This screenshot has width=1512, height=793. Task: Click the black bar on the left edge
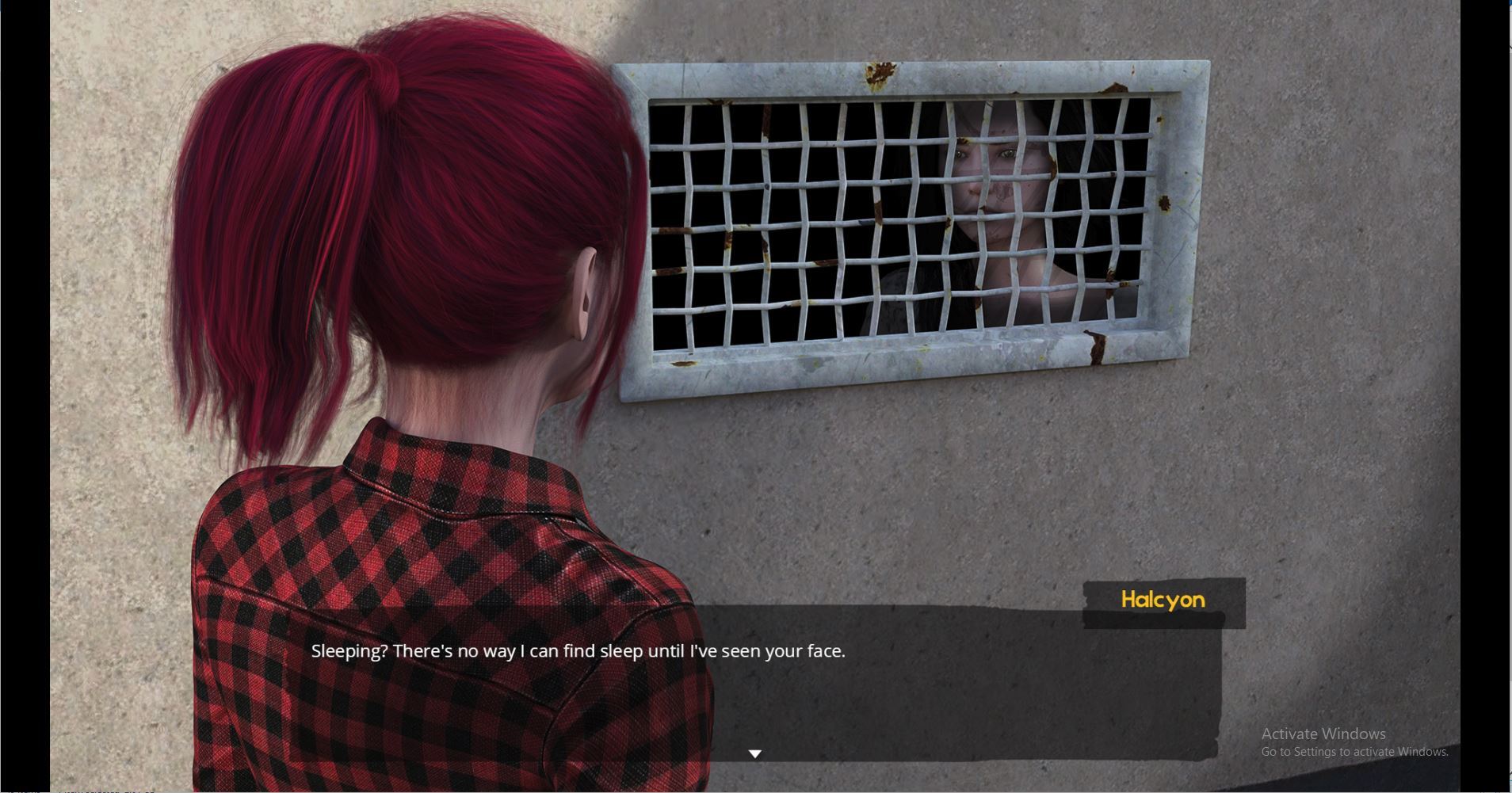tap(24, 396)
